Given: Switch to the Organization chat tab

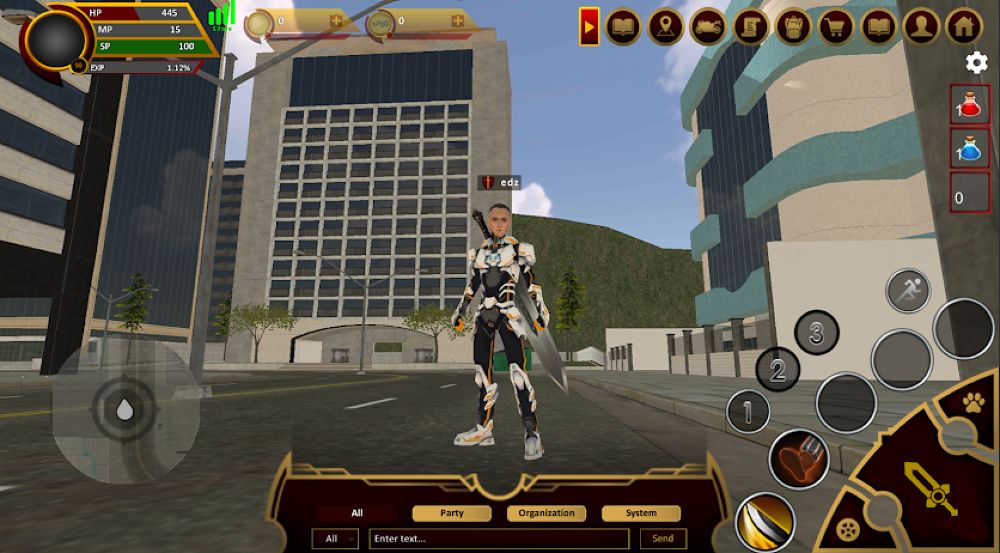Looking at the screenshot, I should coord(546,513).
